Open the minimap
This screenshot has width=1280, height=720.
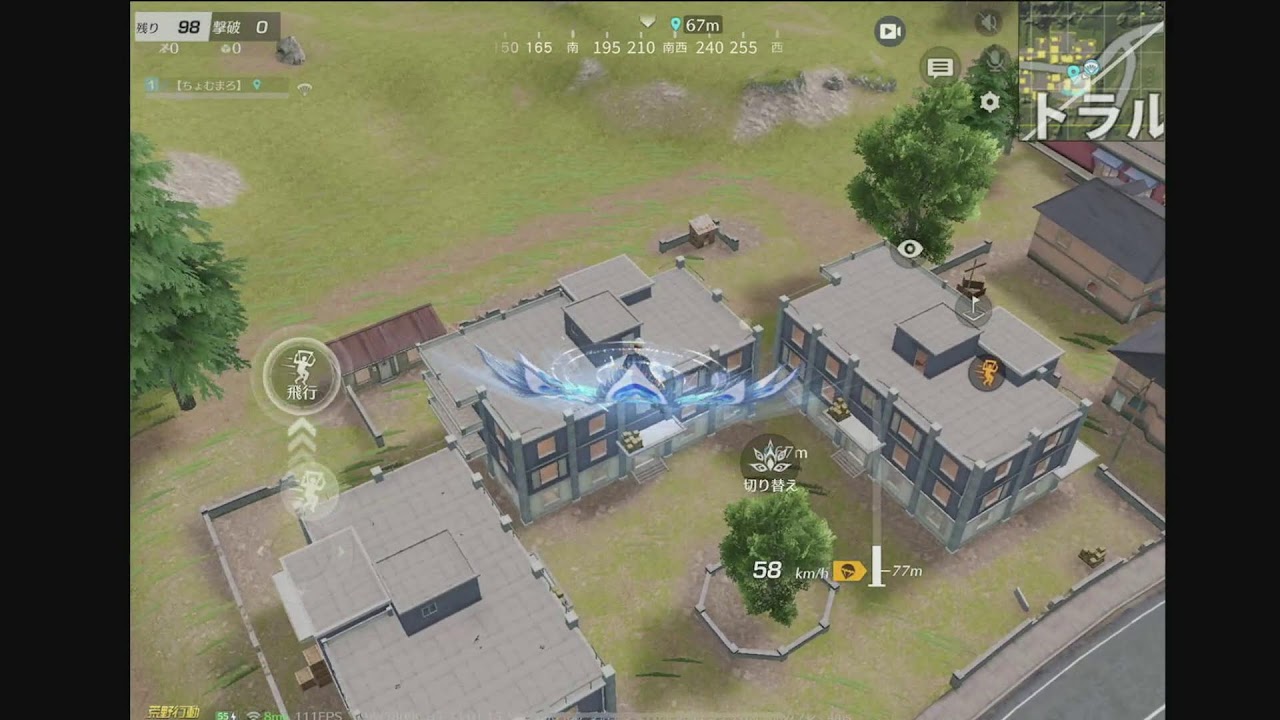point(1091,70)
